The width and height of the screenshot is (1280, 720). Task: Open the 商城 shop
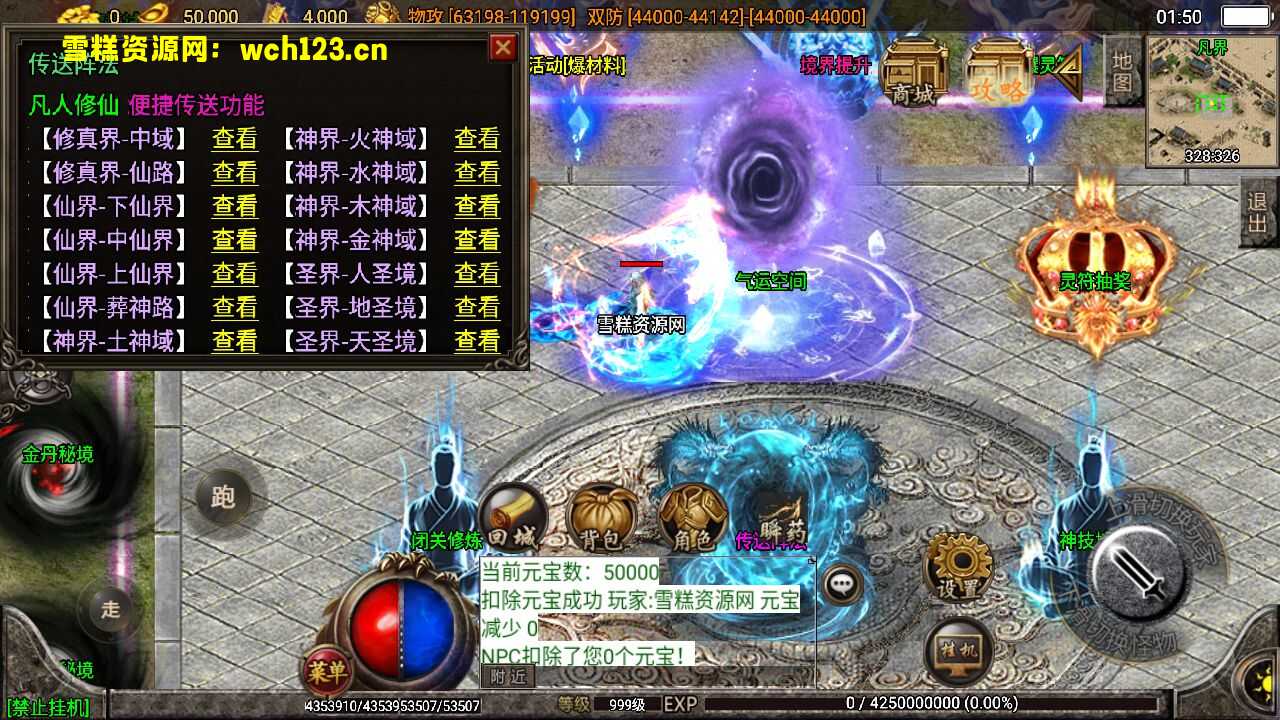tap(914, 72)
